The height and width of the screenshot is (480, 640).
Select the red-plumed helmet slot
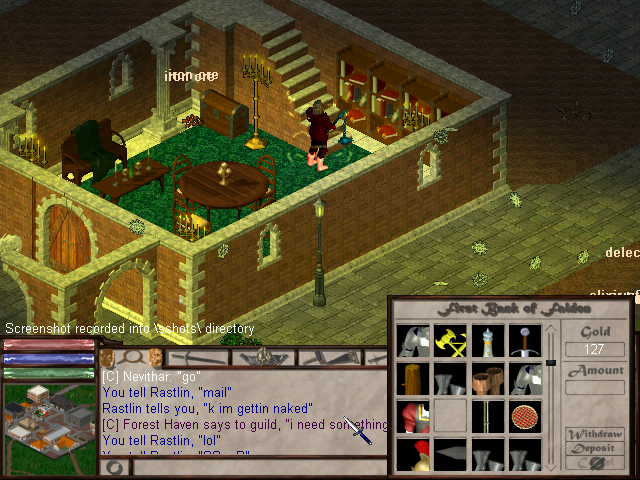[412, 453]
